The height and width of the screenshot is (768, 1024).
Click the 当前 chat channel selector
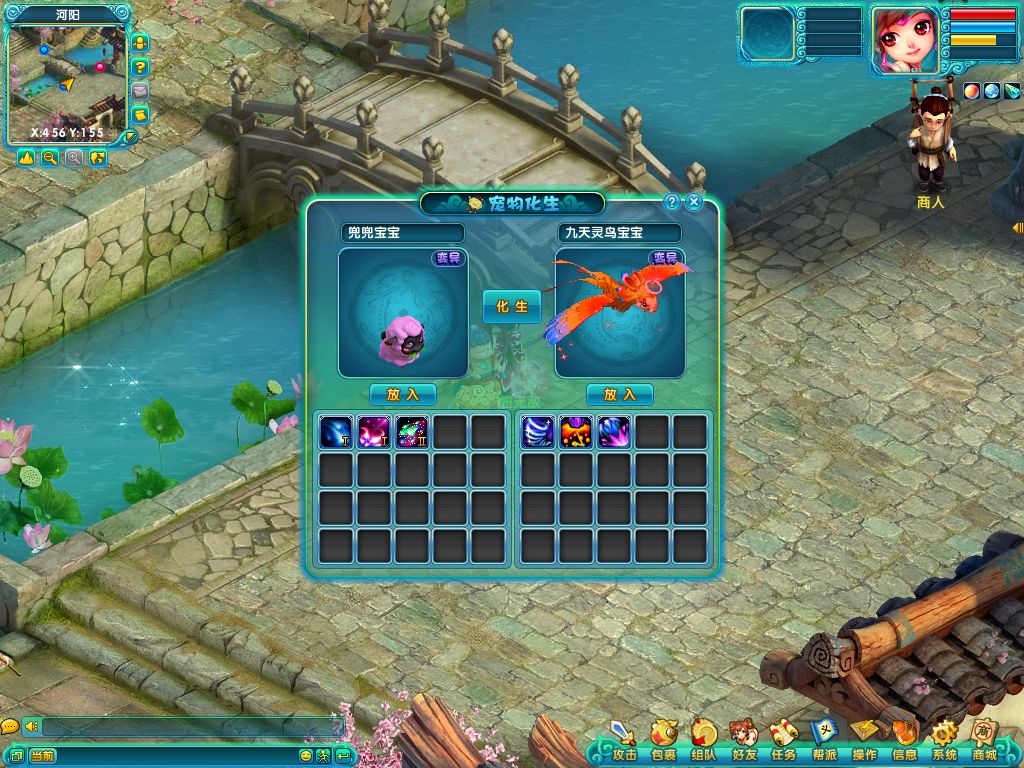(42, 756)
